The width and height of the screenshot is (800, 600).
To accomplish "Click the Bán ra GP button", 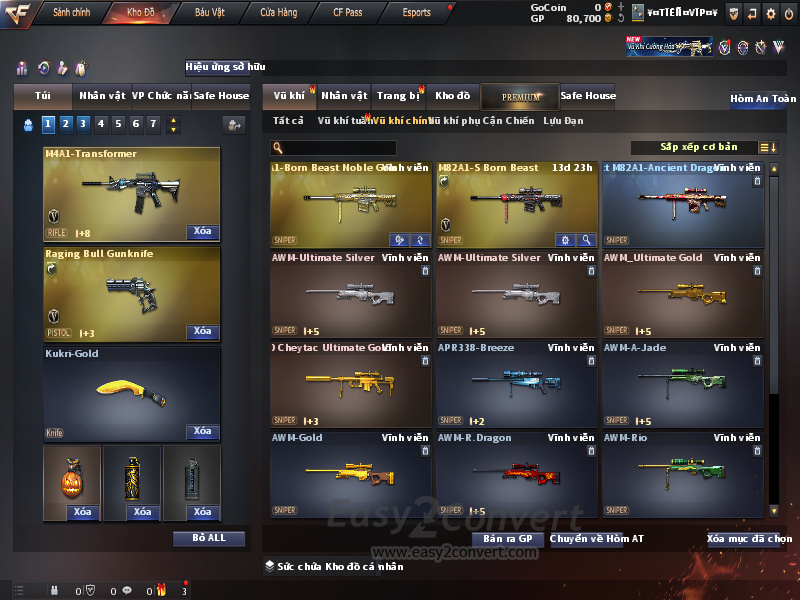I will point(508,539).
